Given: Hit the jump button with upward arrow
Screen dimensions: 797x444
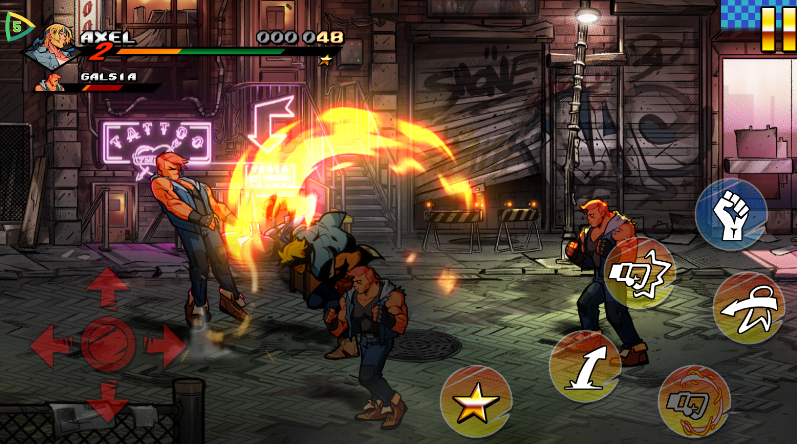Looking at the screenshot, I should point(585,367).
